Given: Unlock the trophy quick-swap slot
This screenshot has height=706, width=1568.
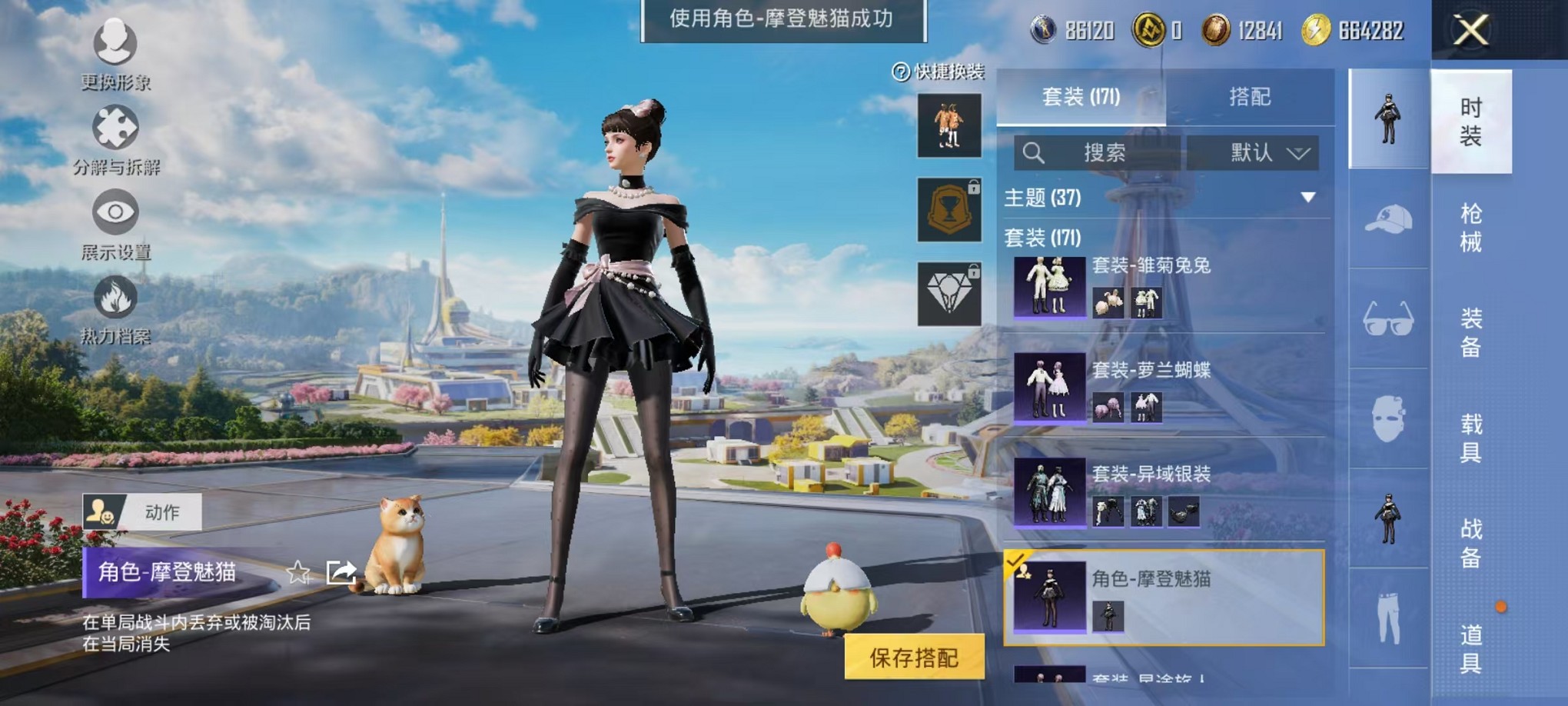Looking at the screenshot, I should click(x=949, y=210).
